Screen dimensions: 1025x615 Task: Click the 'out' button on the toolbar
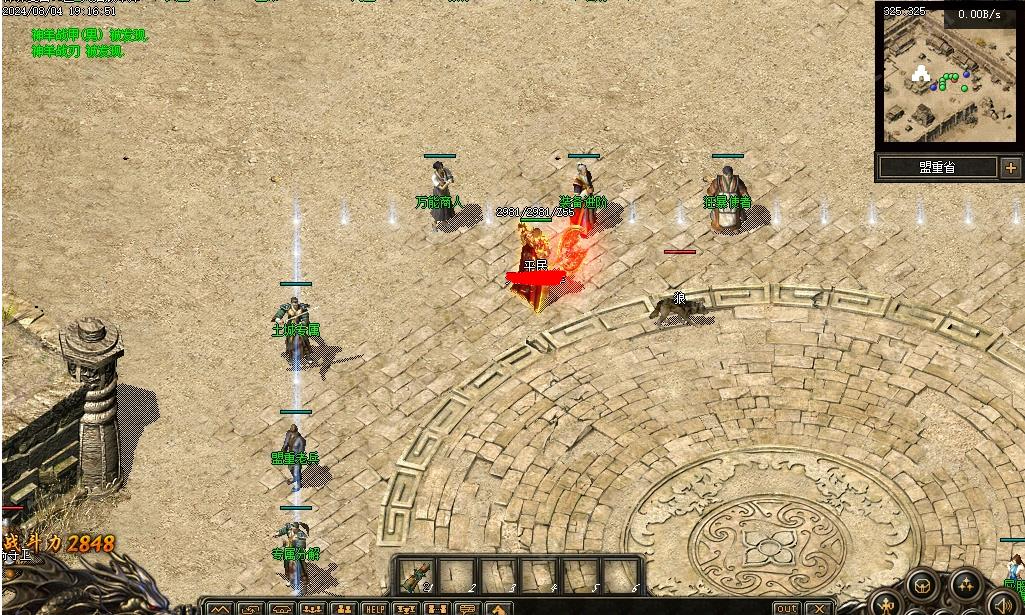788,608
